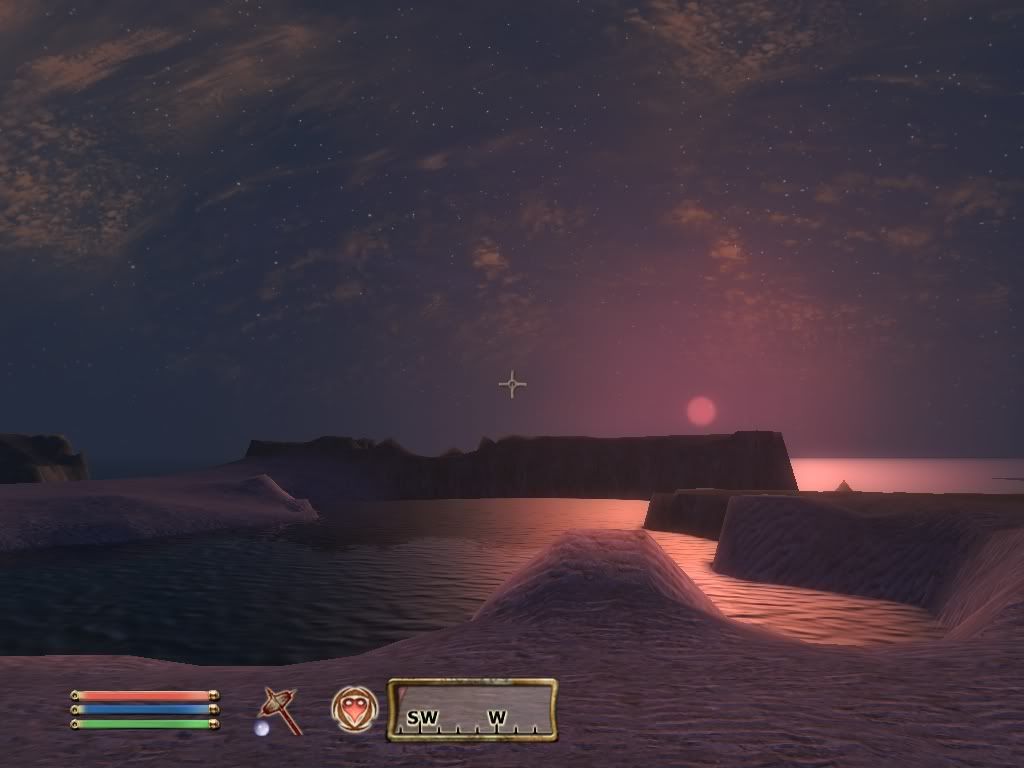Image resolution: width=1024 pixels, height=768 pixels.
Task: Select the heart-shaped active spell icon
Action: point(354,708)
